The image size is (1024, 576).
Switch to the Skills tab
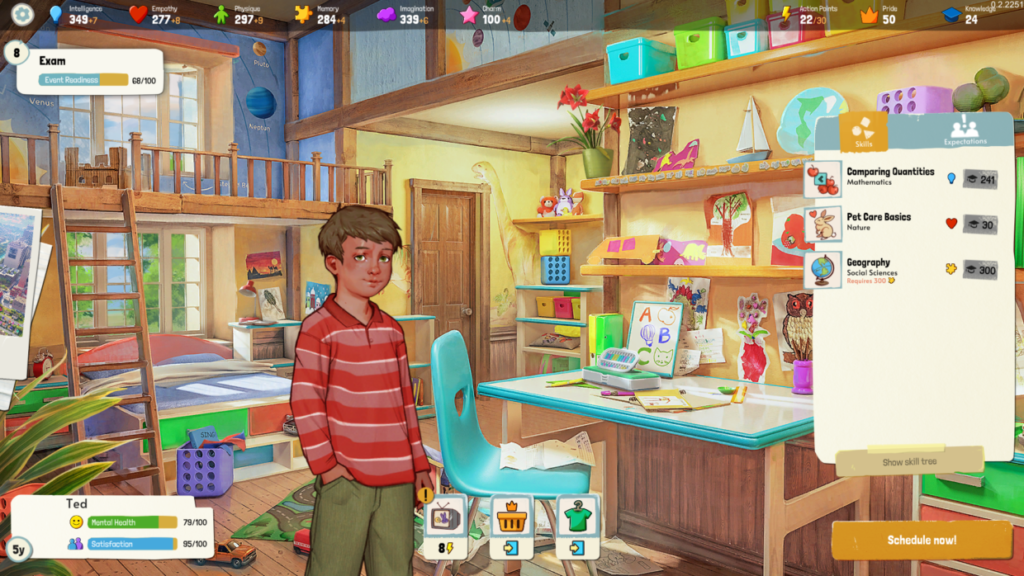[862, 130]
